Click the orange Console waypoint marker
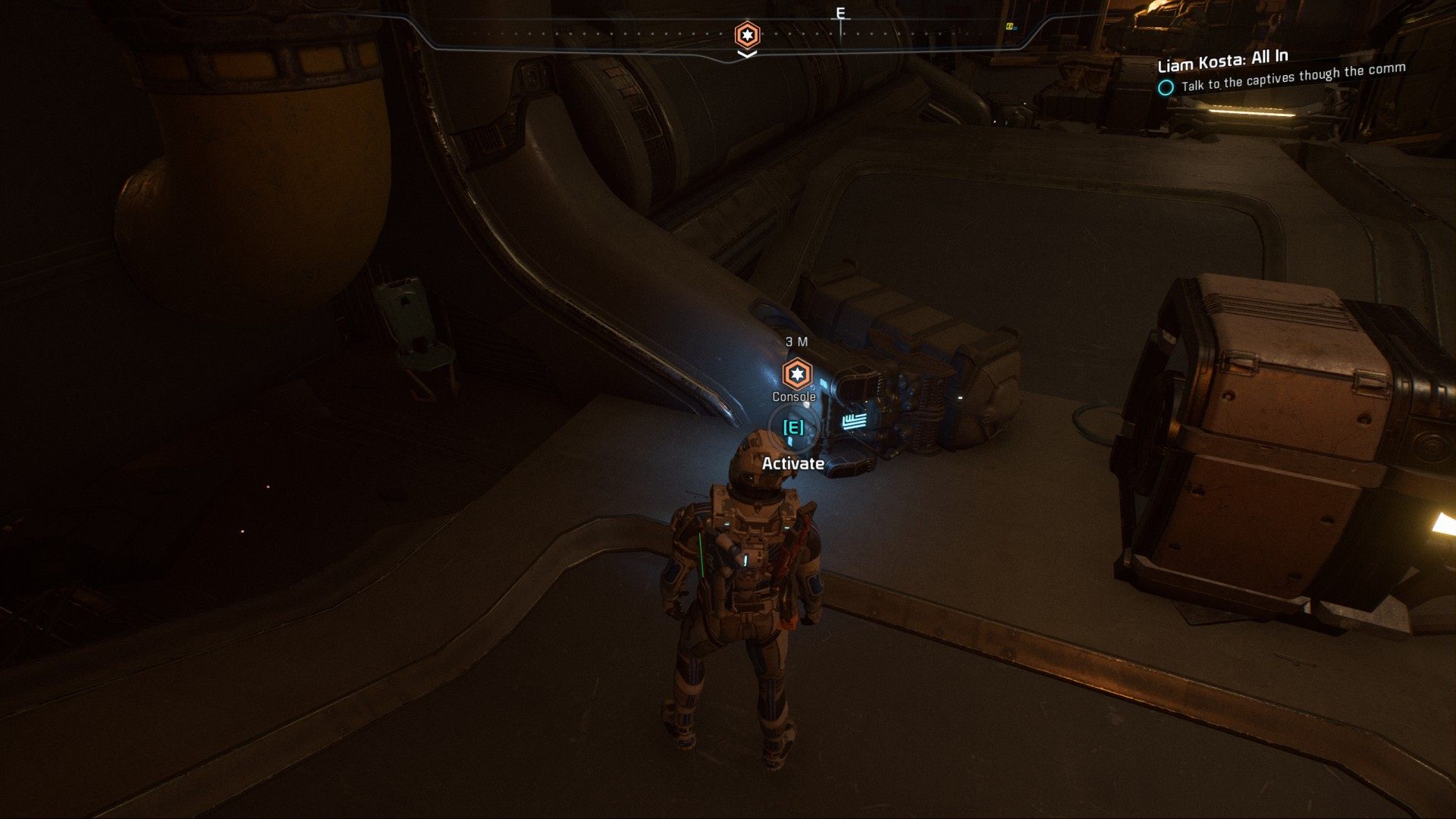1456x819 pixels. pyautogui.click(x=796, y=374)
